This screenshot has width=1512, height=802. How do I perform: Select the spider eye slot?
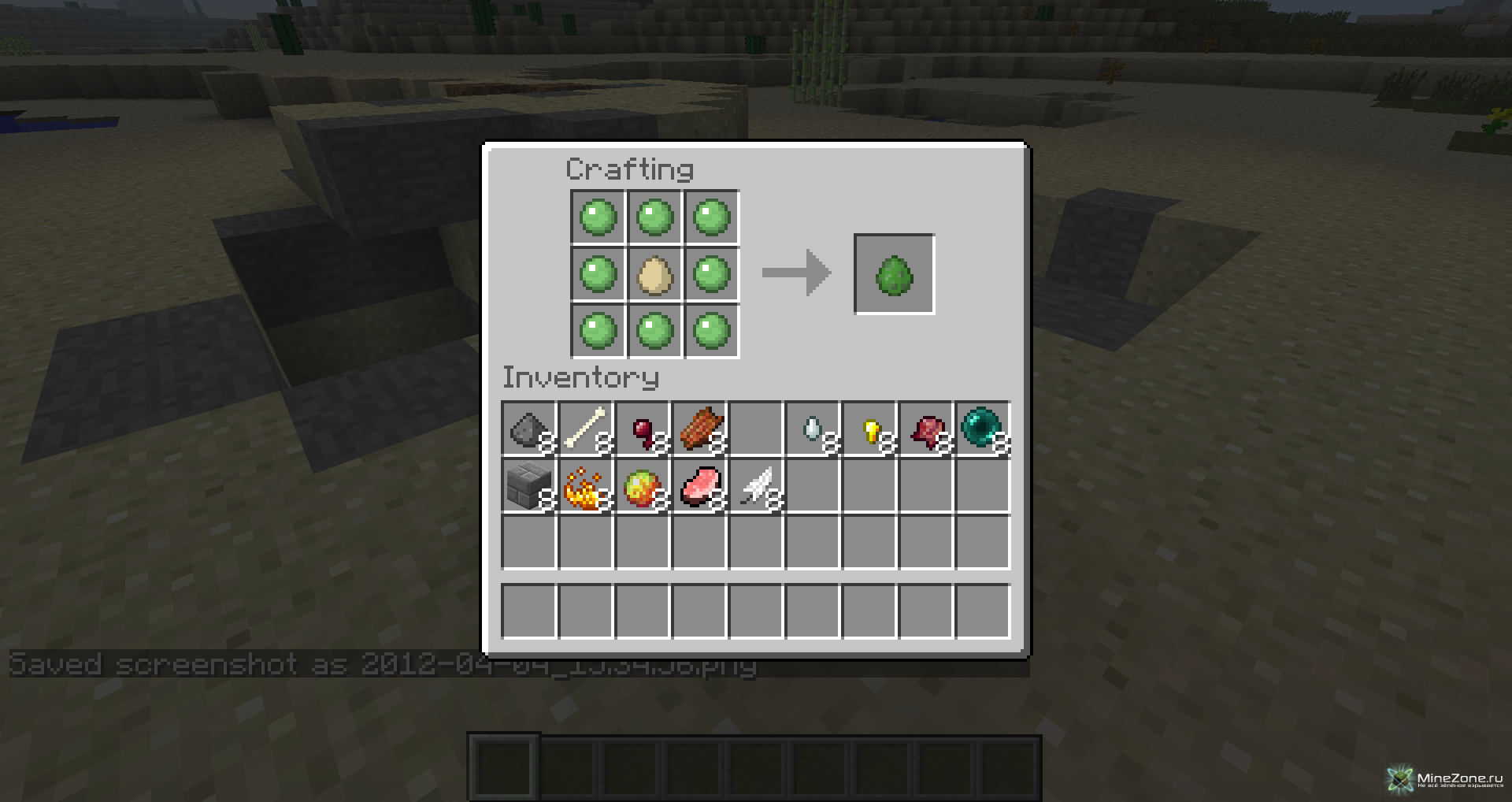pos(643,429)
